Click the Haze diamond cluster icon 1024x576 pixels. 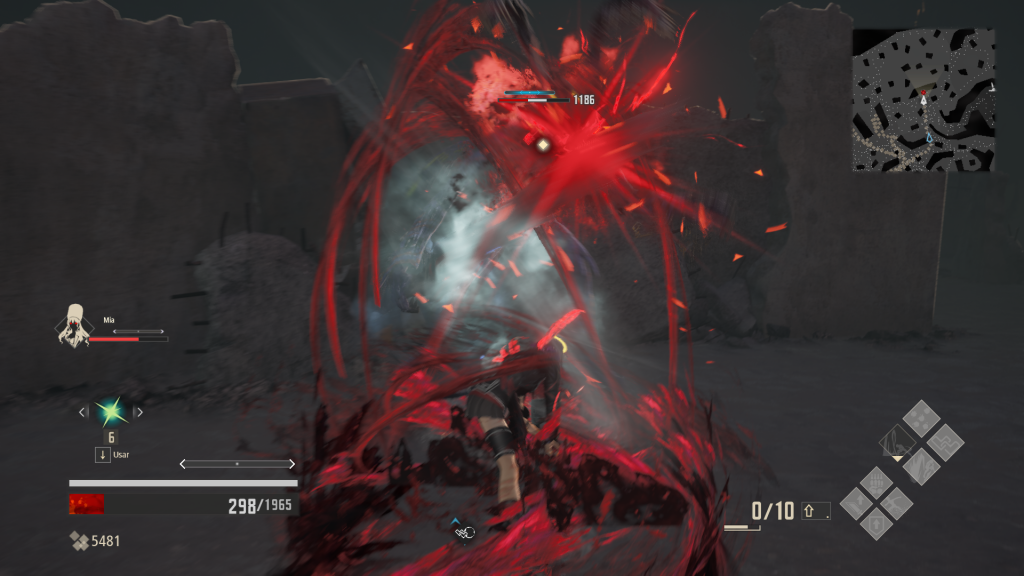(x=79, y=541)
